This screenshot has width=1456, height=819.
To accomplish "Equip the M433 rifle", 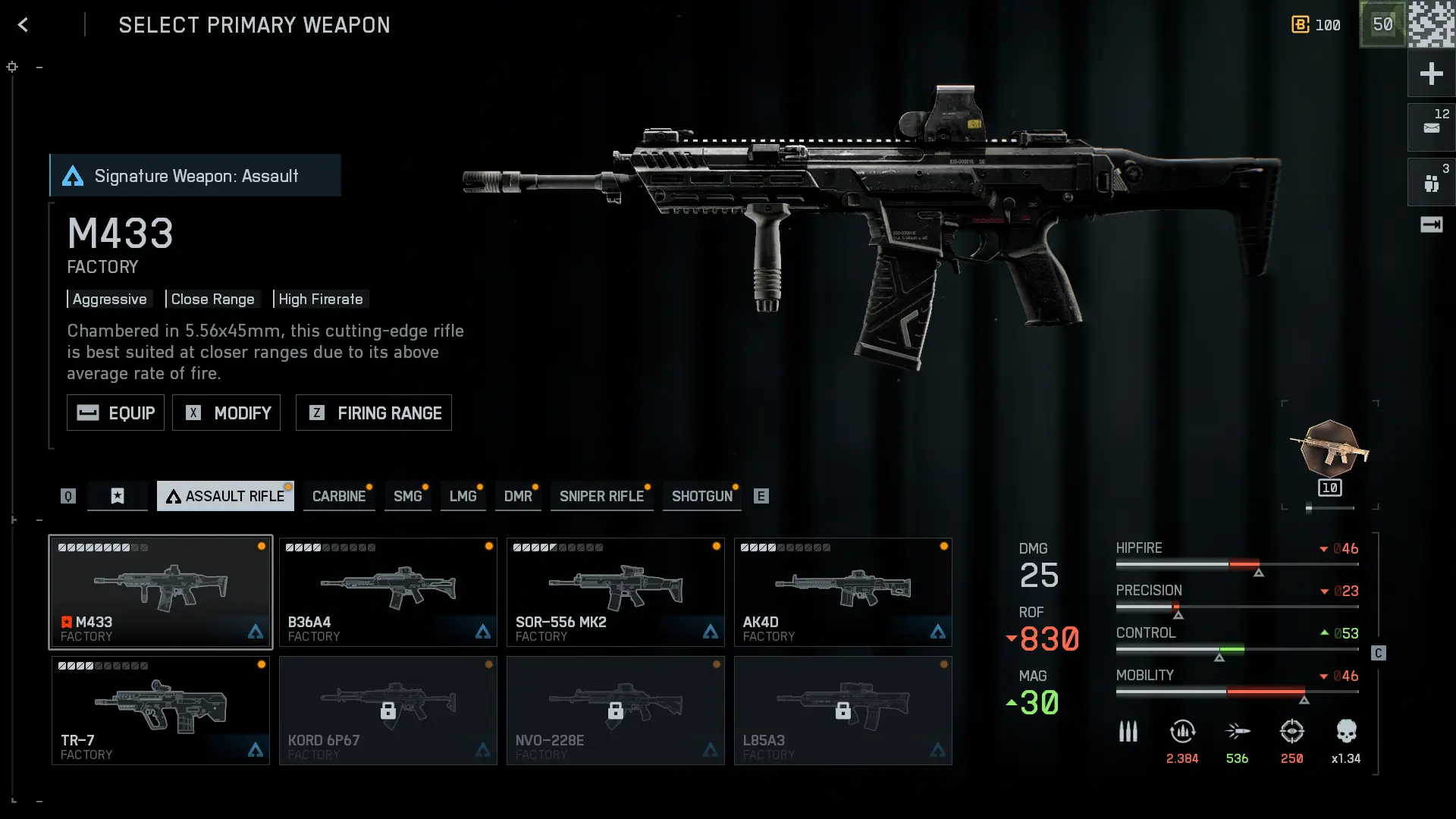I will click(115, 413).
